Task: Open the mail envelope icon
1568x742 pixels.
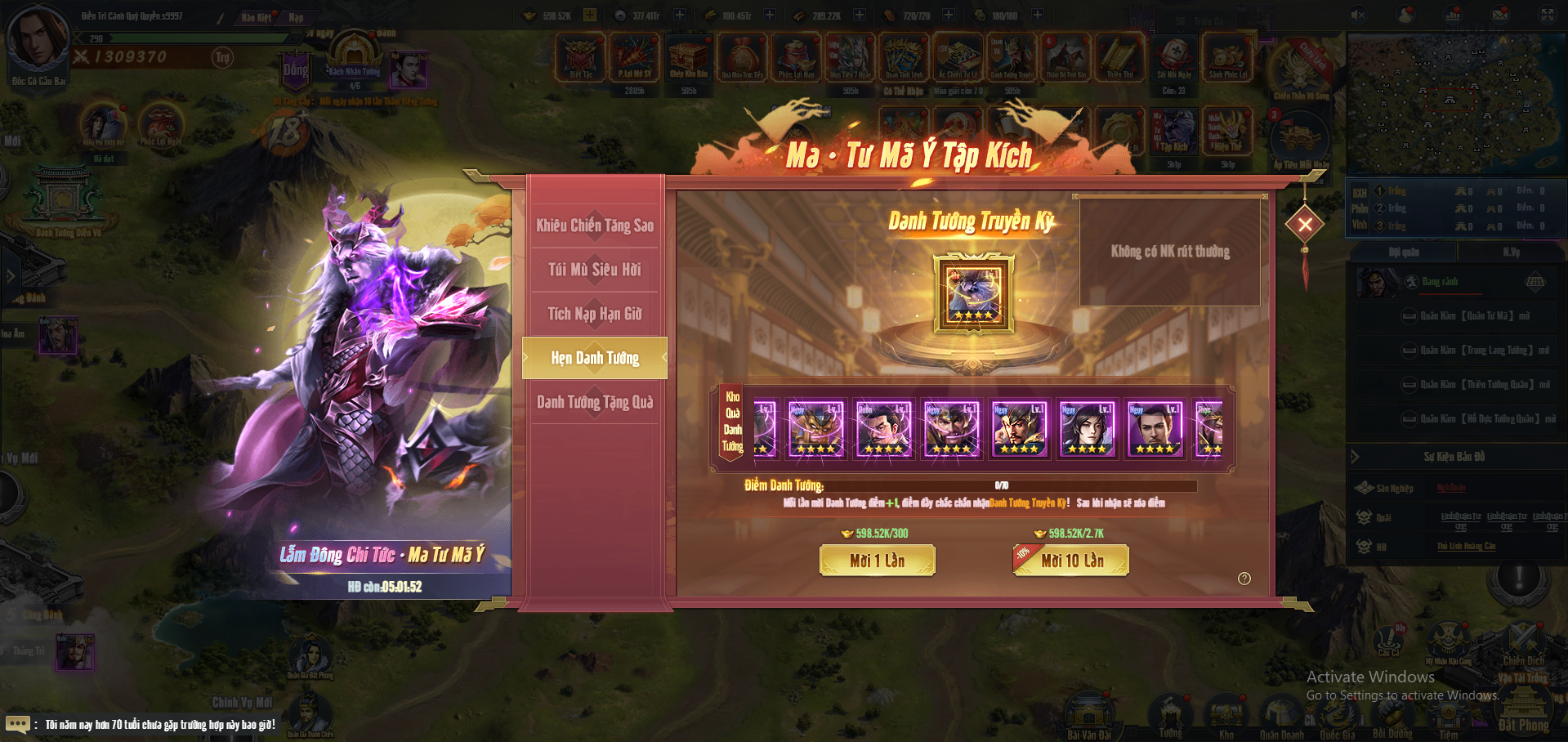Action: click(1500, 15)
